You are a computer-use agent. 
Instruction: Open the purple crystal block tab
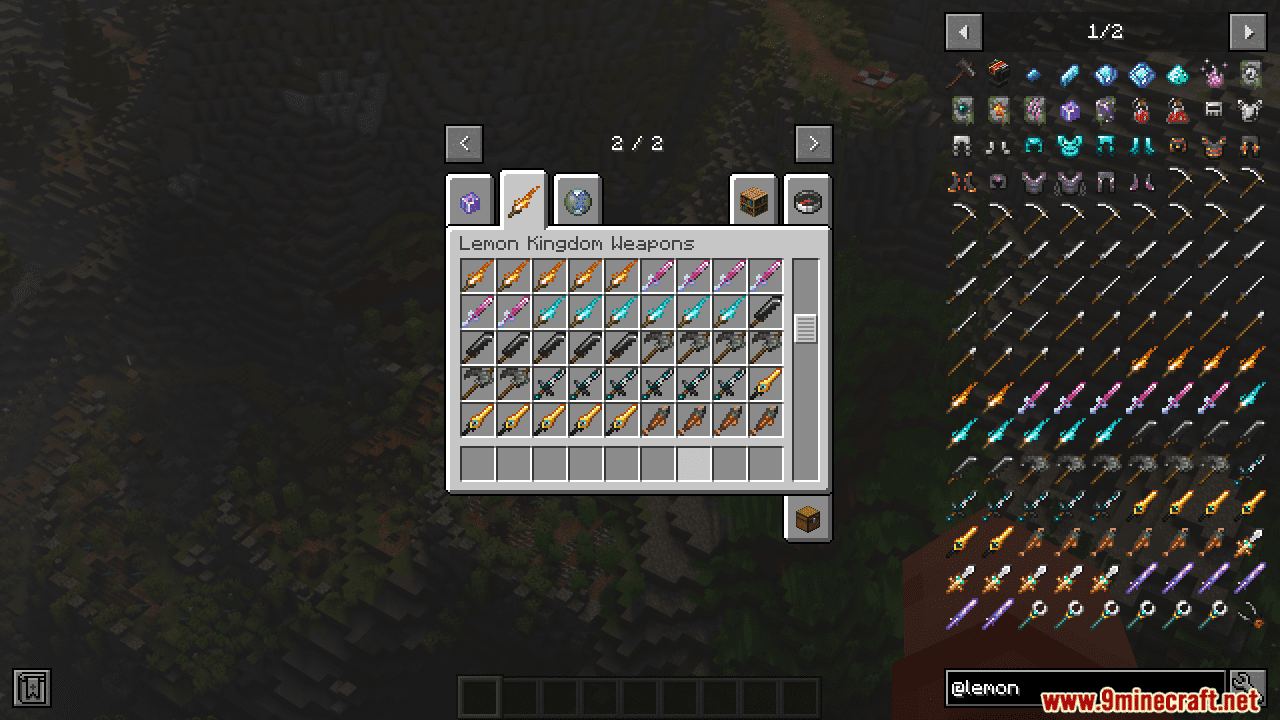pos(470,200)
